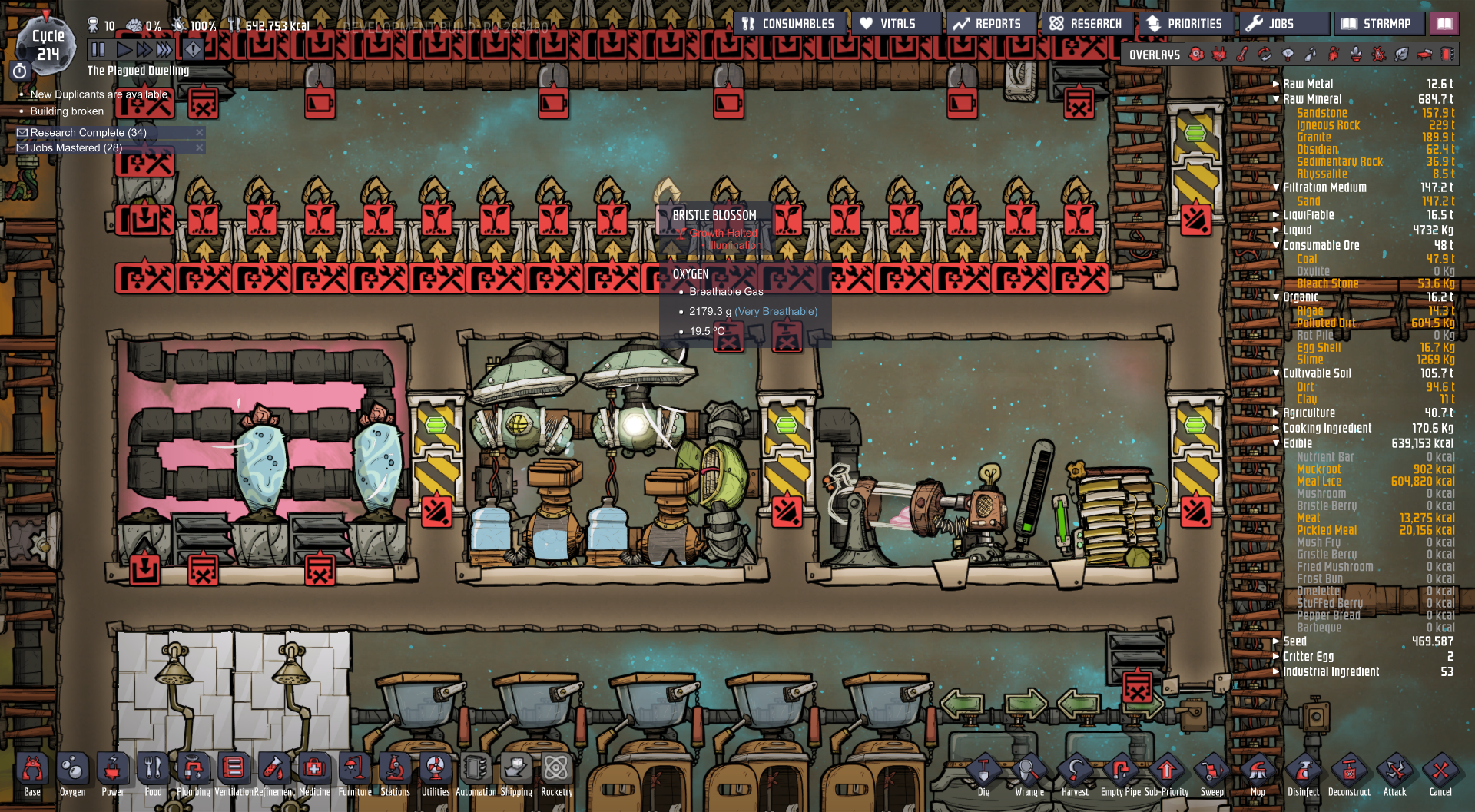
Task: Open the Starmap
Action: tap(1380, 23)
